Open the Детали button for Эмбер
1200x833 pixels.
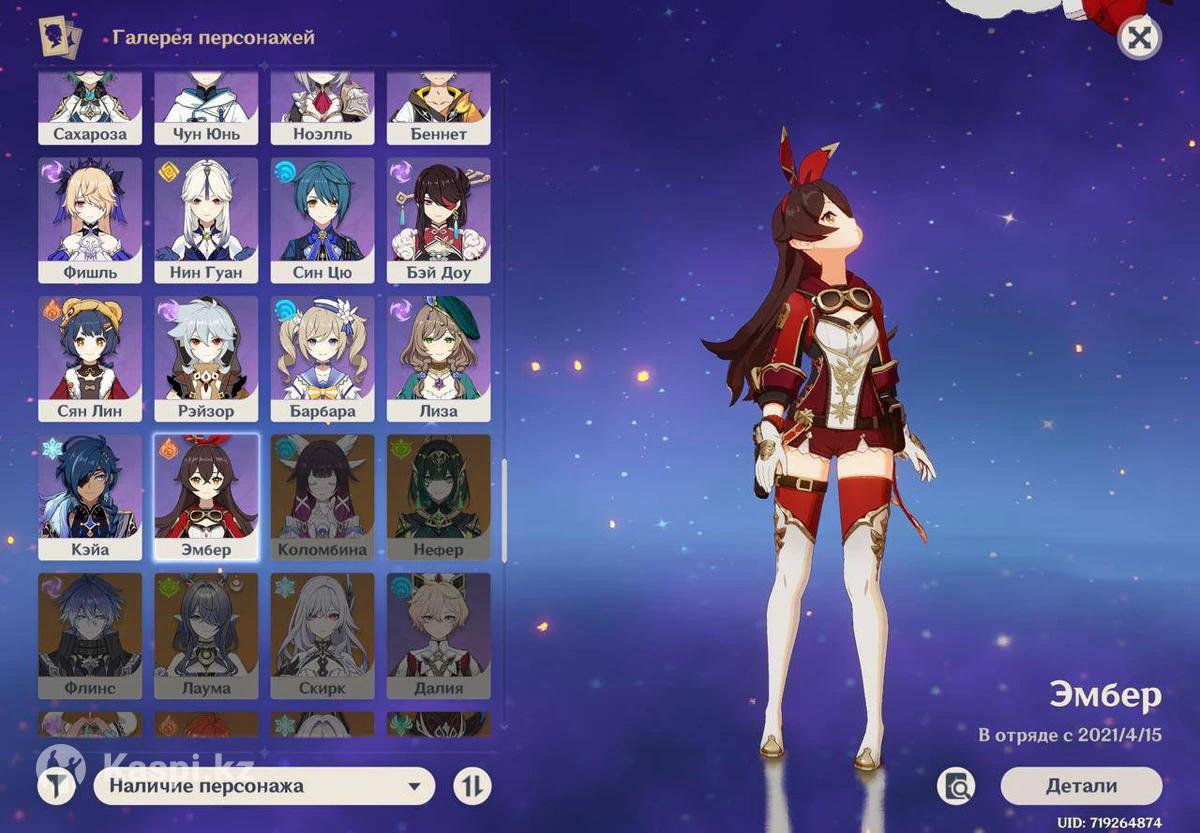coord(1081,786)
